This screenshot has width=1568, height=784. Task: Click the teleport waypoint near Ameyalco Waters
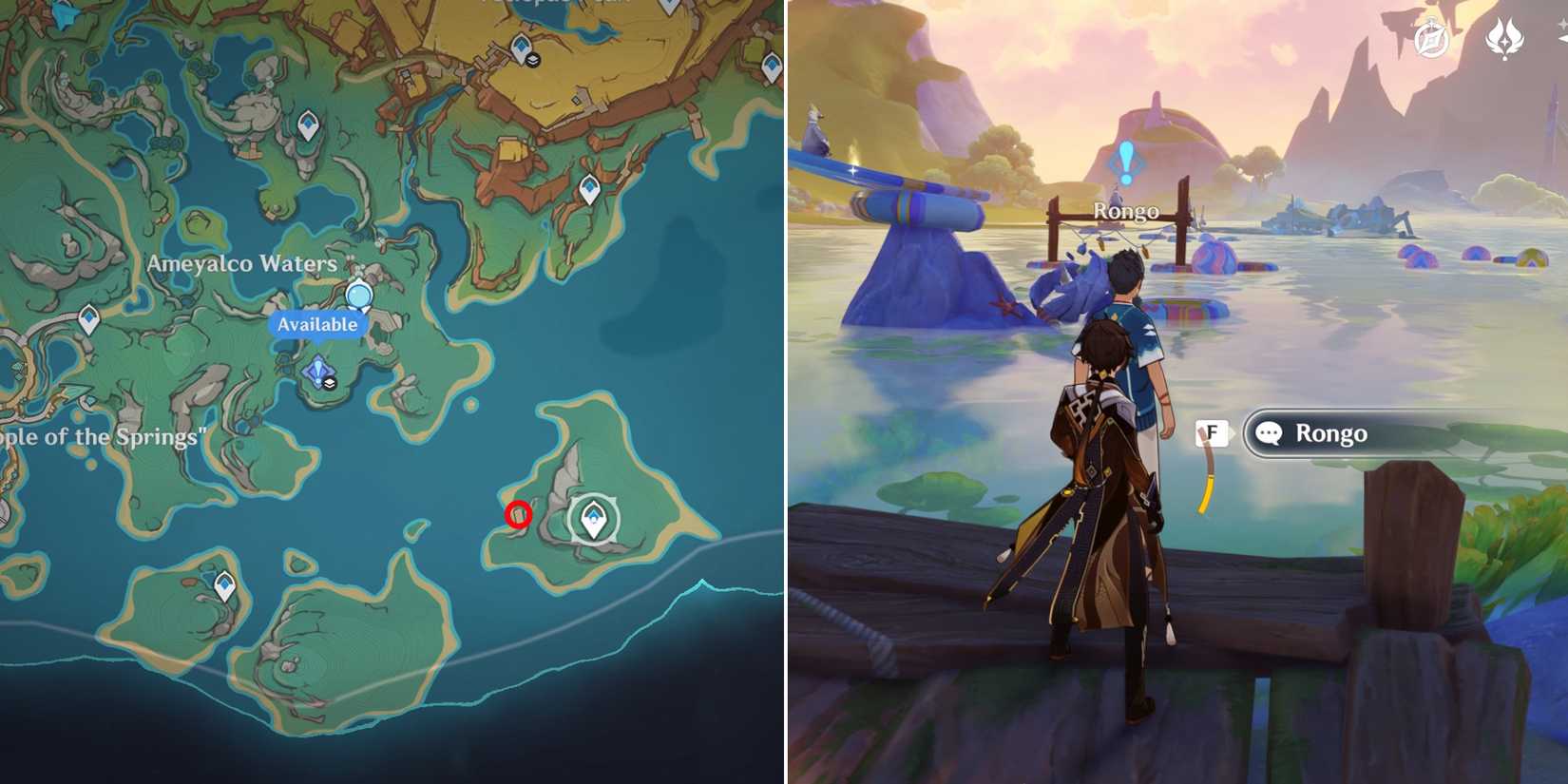point(310,124)
